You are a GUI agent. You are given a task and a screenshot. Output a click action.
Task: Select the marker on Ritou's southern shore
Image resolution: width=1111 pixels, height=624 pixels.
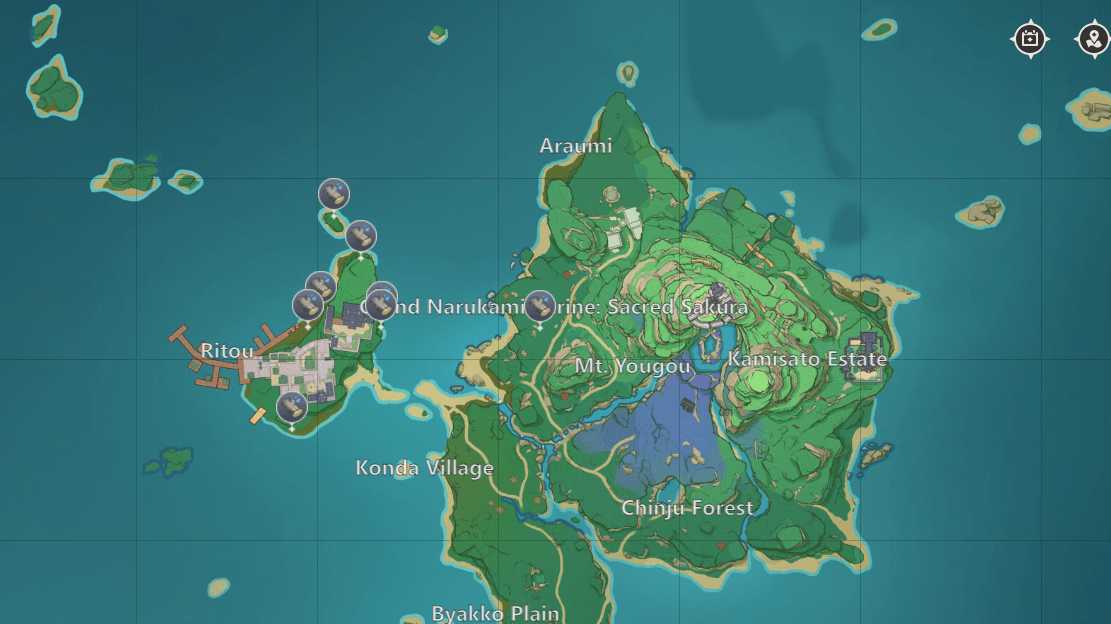click(292, 407)
